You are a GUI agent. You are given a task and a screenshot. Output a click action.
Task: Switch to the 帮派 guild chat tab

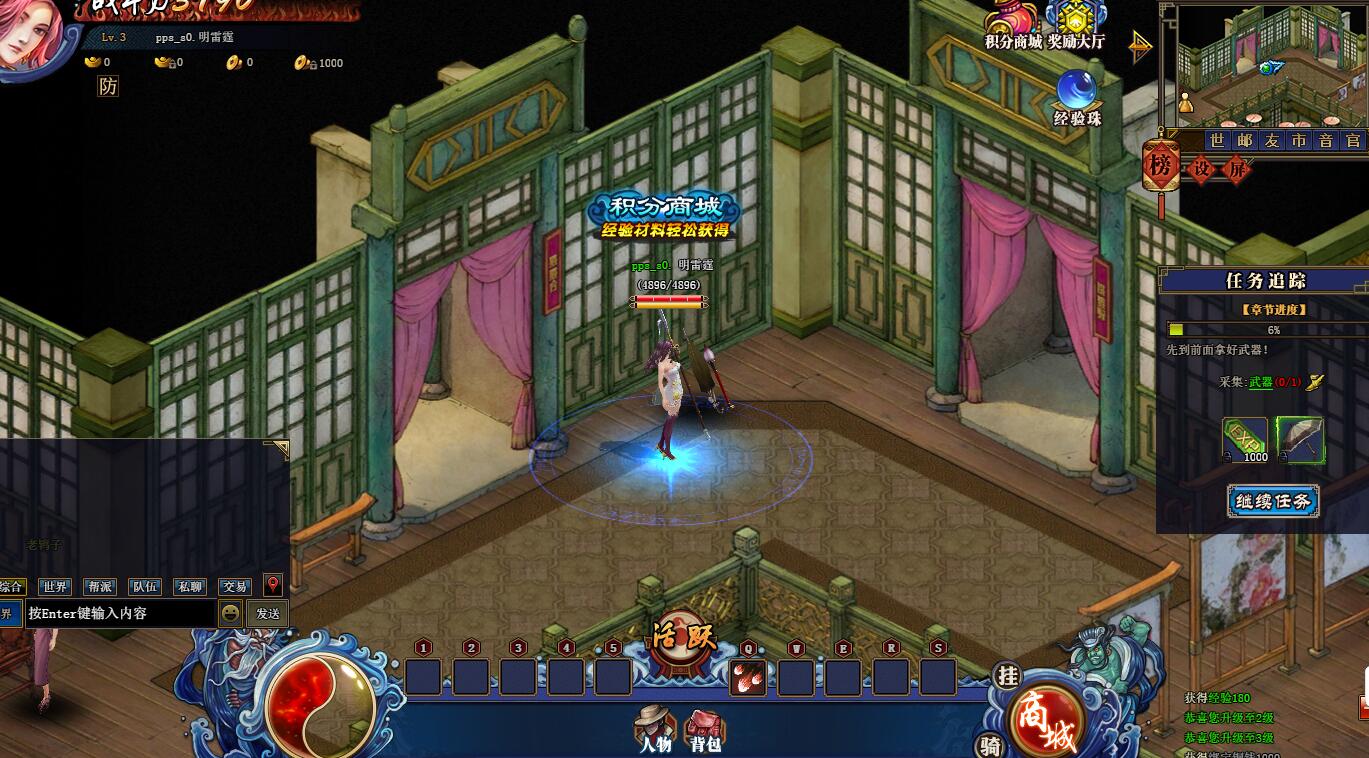click(x=99, y=587)
